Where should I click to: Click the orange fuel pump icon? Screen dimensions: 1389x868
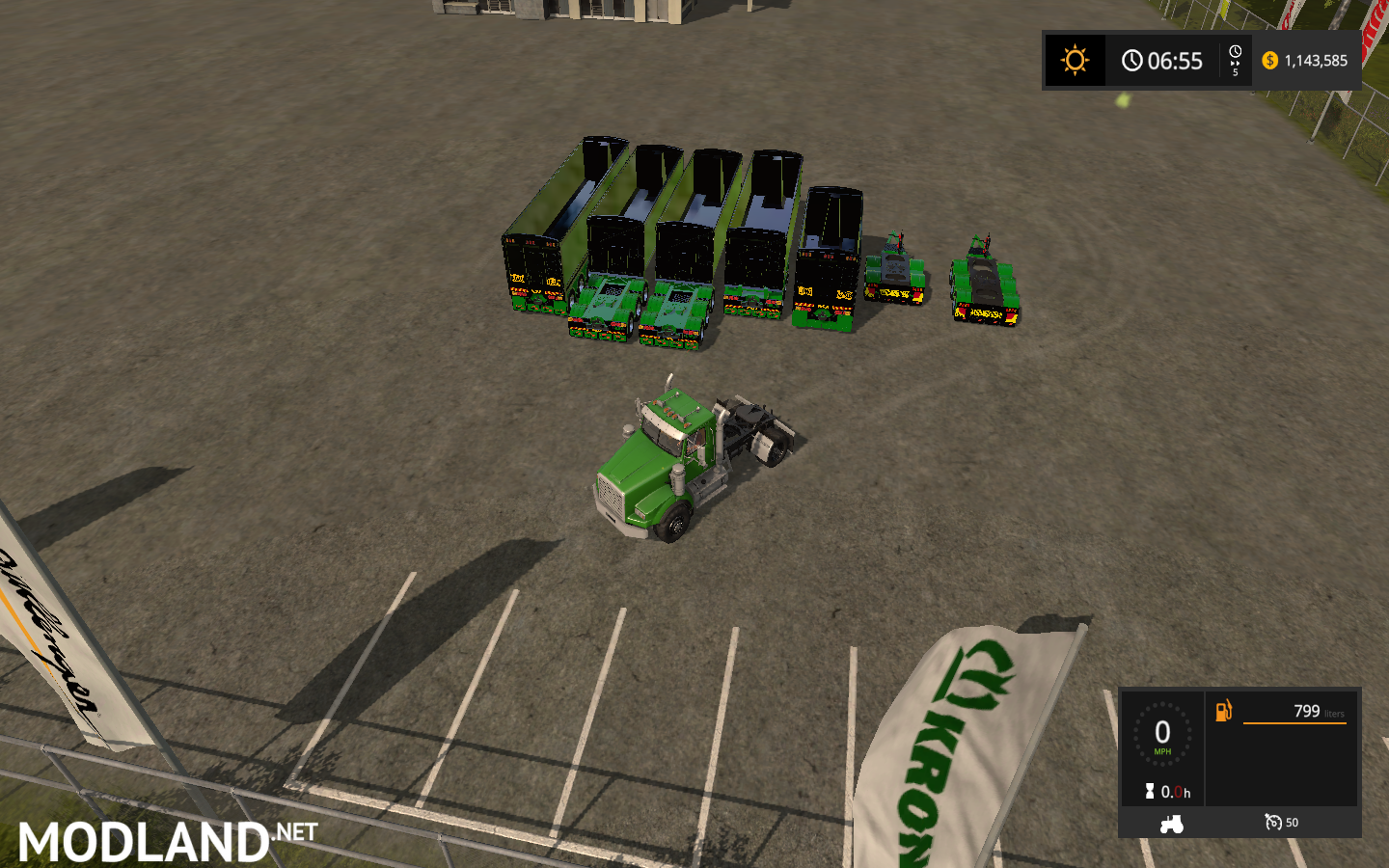(x=1225, y=712)
